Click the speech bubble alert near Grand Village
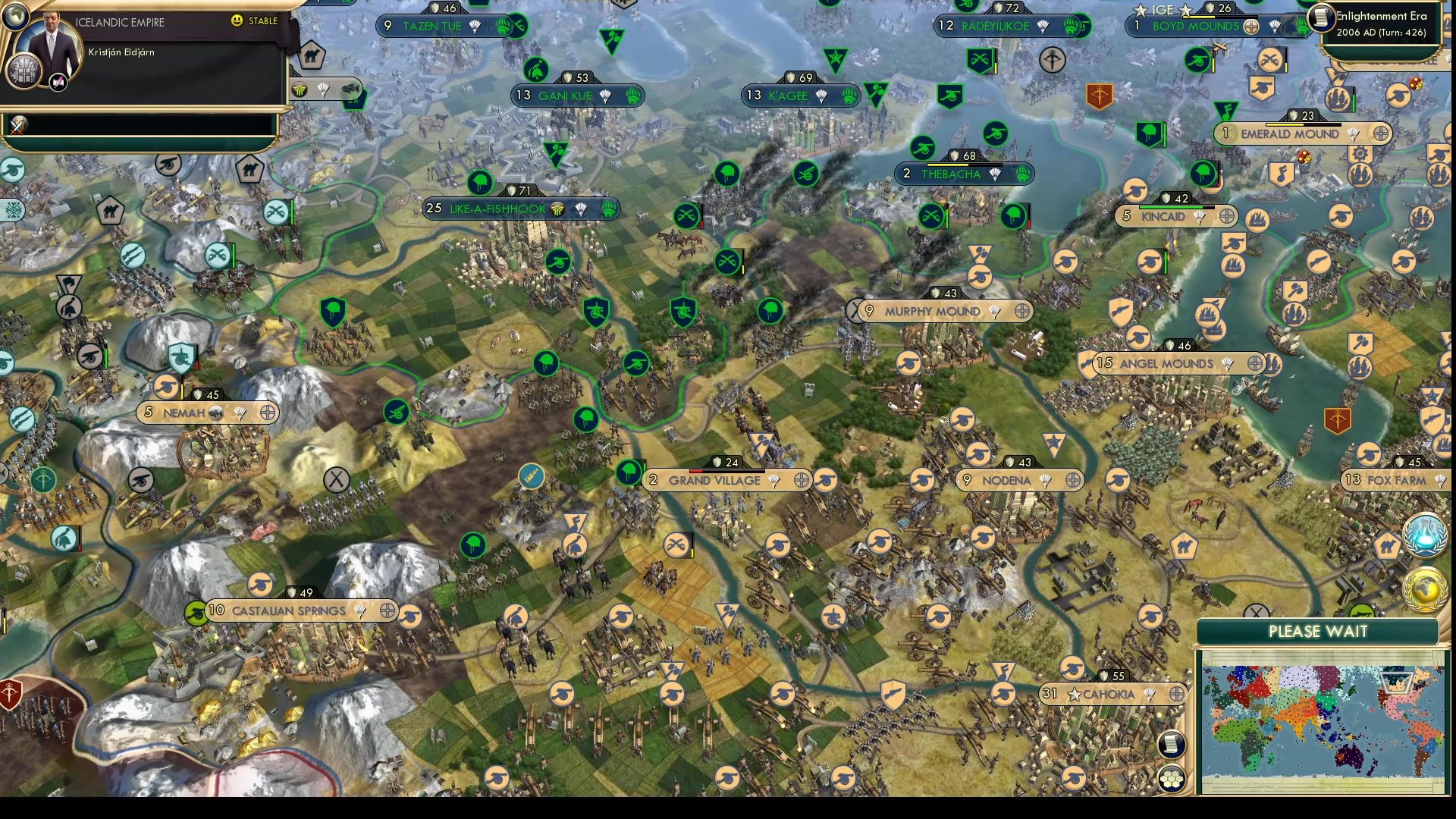The width and height of the screenshot is (1456, 819). (x=532, y=475)
